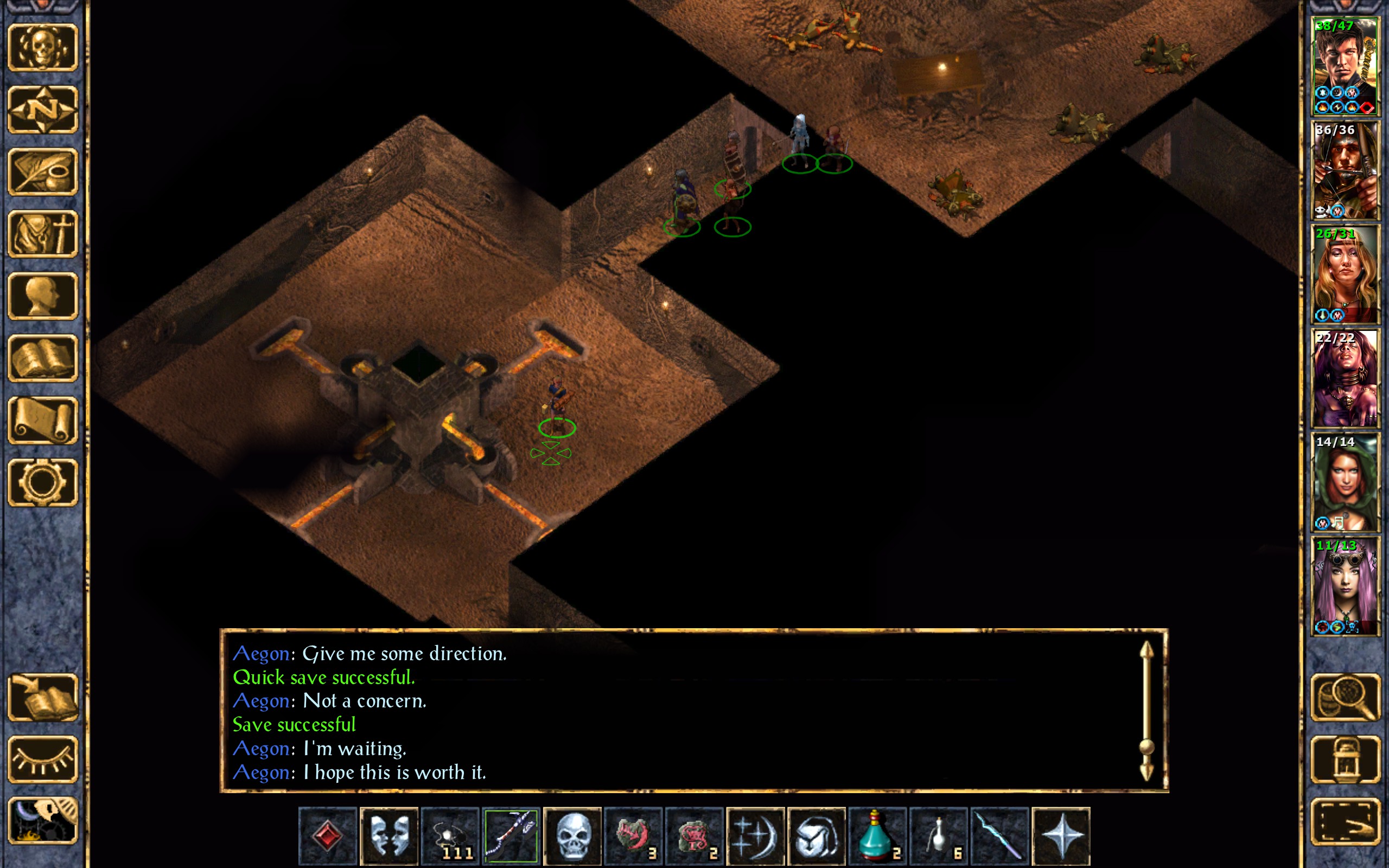This screenshot has width=1389, height=868.
Task: Show the character record (golden head icon)
Action: click(42, 296)
